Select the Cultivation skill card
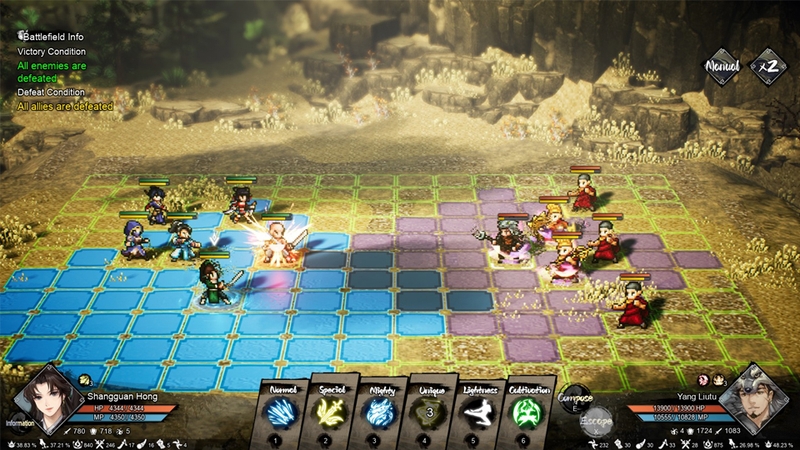The height and width of the screenshot is (450, 800). tap(526, 412)
